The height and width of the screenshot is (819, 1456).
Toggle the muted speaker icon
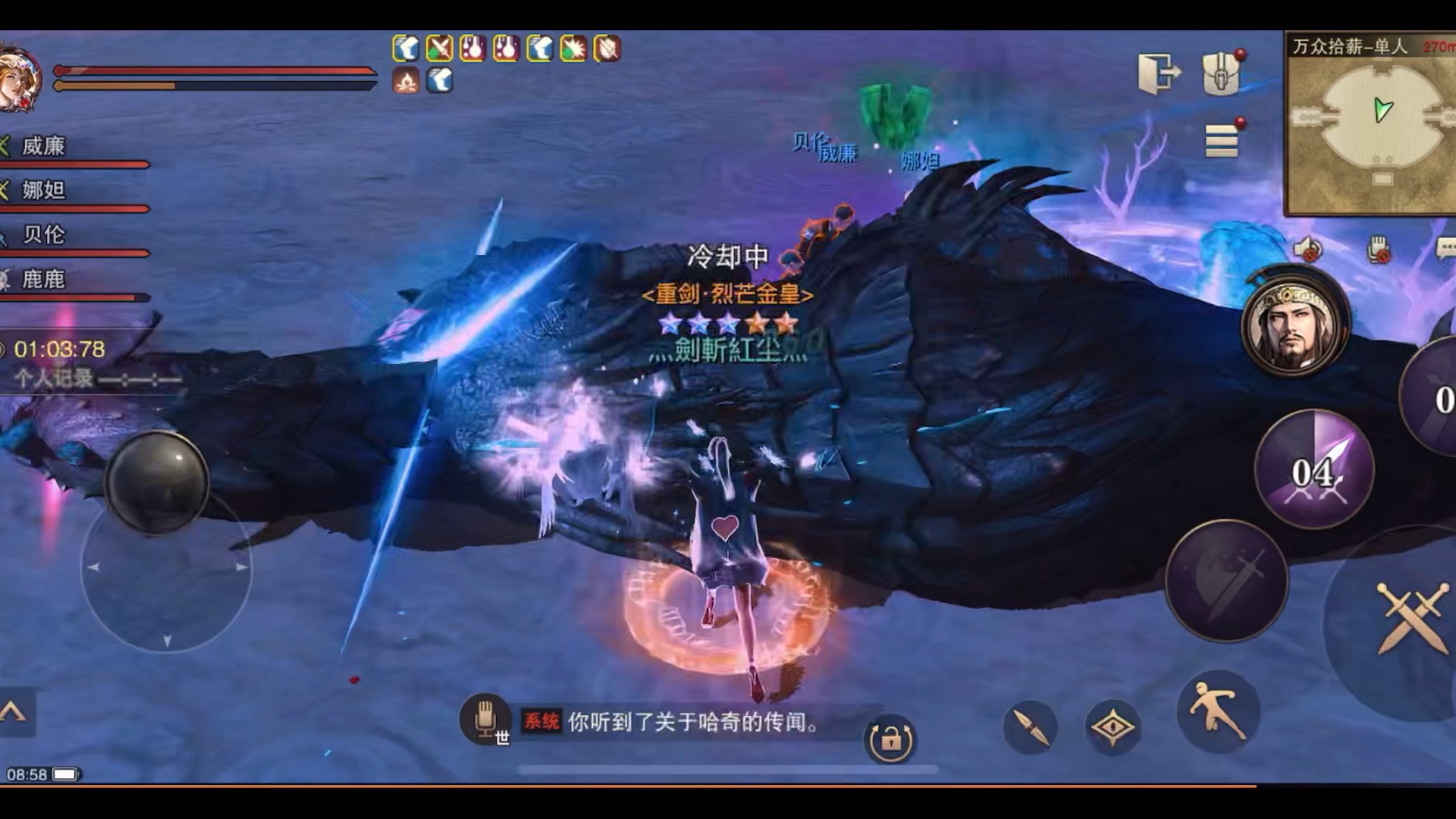click(x=1307, y=249)
